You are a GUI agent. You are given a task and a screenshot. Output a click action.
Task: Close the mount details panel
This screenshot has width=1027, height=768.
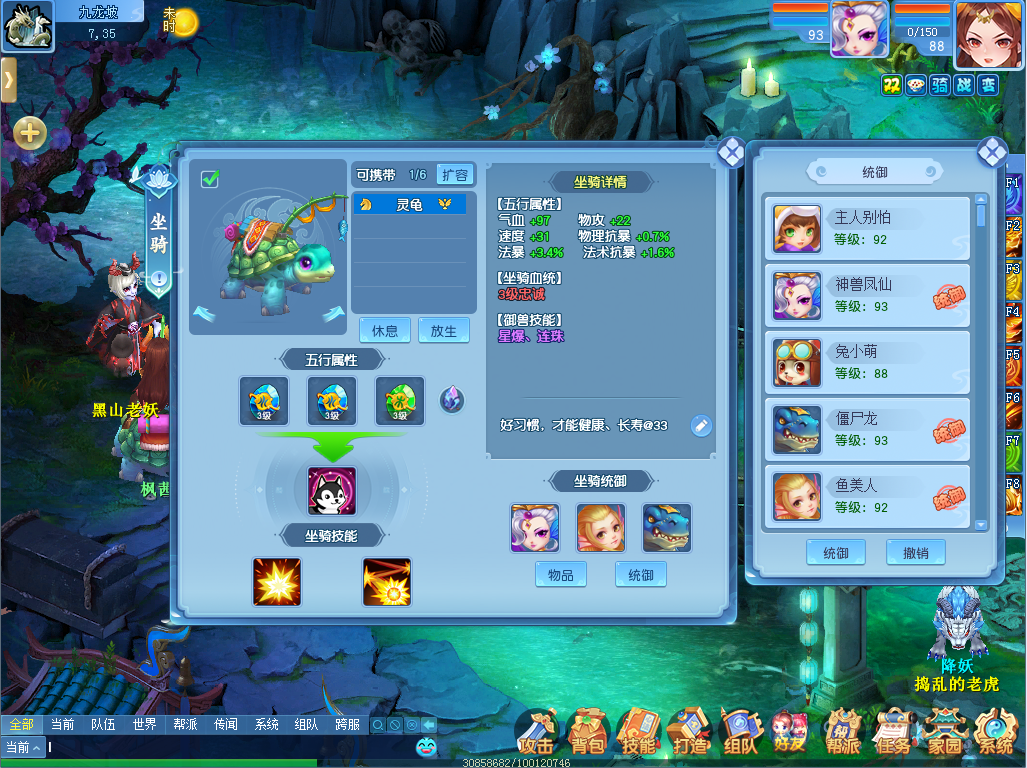(x=731, y=151)
